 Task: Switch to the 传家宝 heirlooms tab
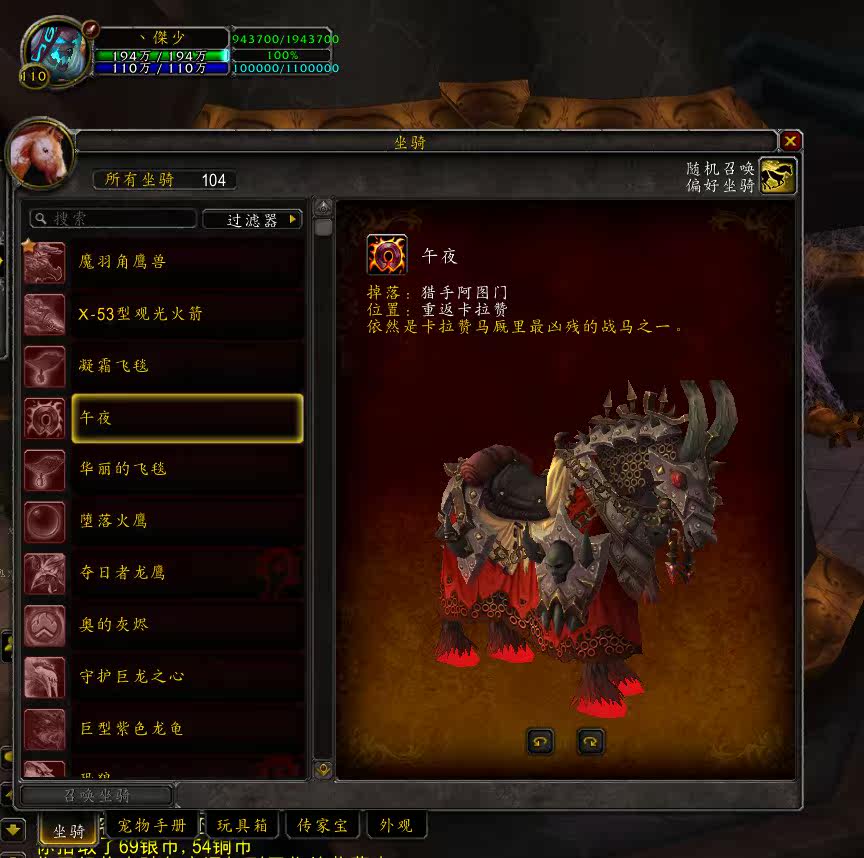click(323, 826)
